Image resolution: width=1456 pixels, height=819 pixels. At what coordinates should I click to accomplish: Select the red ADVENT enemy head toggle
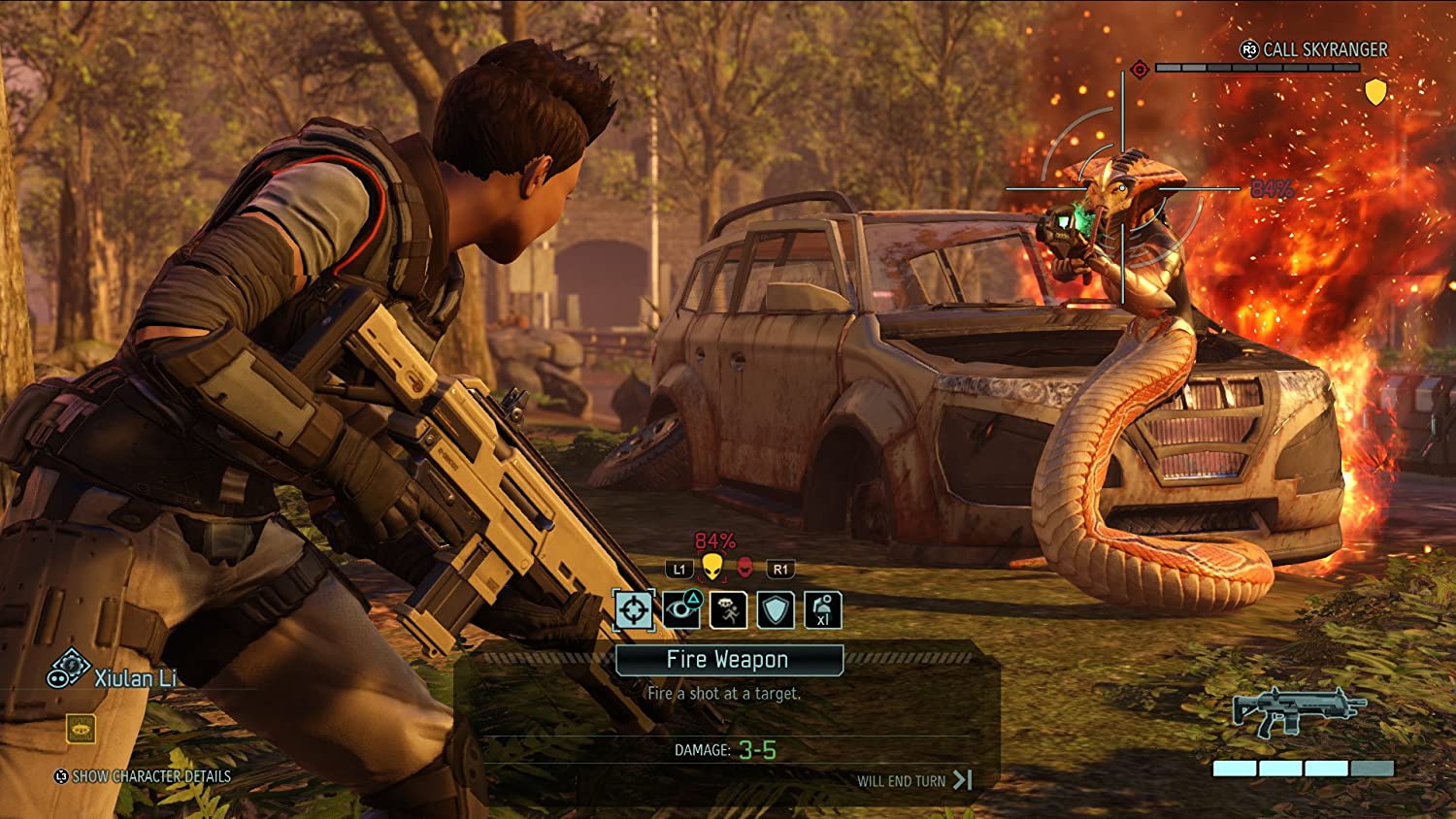(743, 568)
